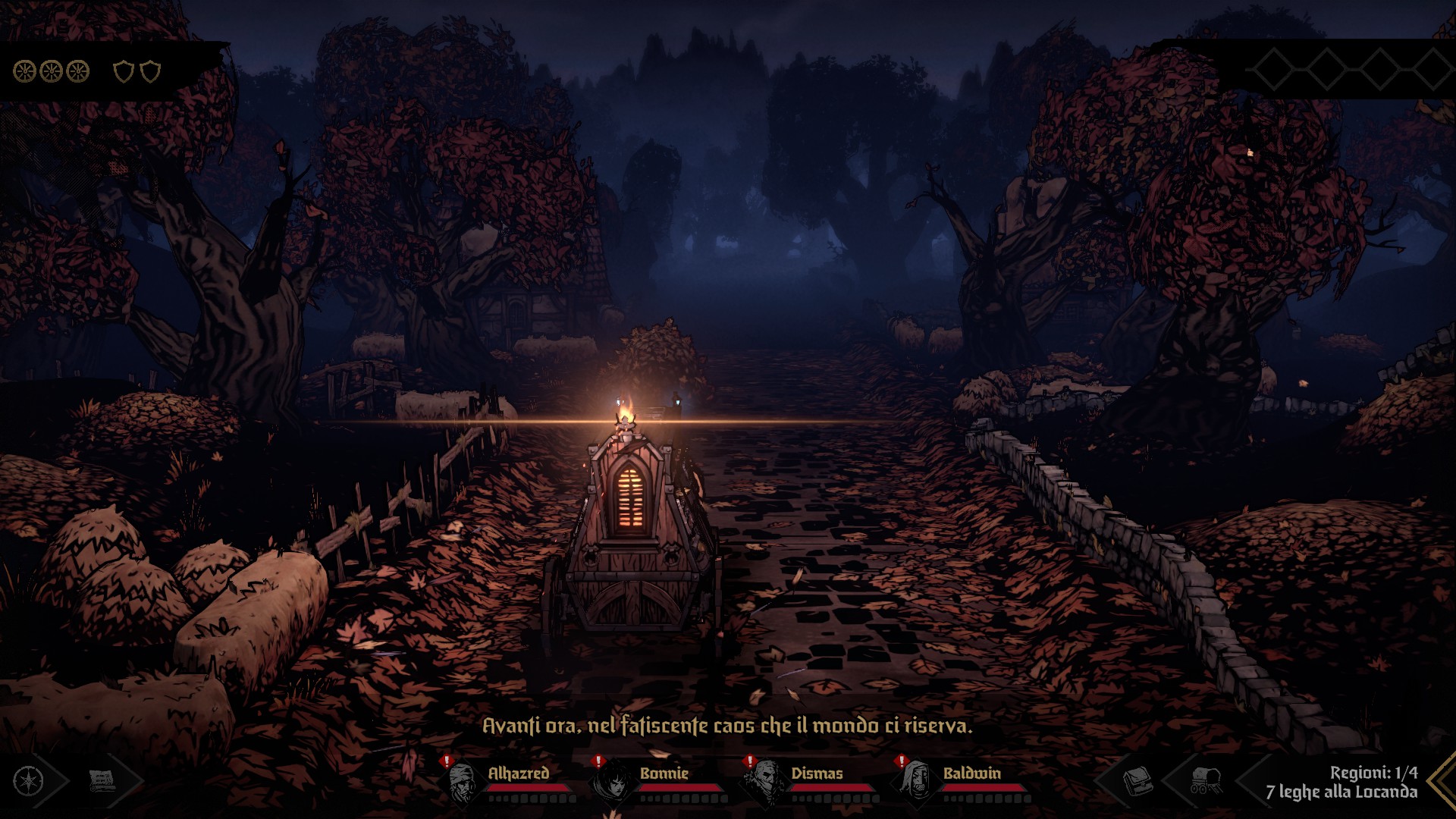Open the inventory satchel icon

pyautogui.click(x=1137, y=780)
